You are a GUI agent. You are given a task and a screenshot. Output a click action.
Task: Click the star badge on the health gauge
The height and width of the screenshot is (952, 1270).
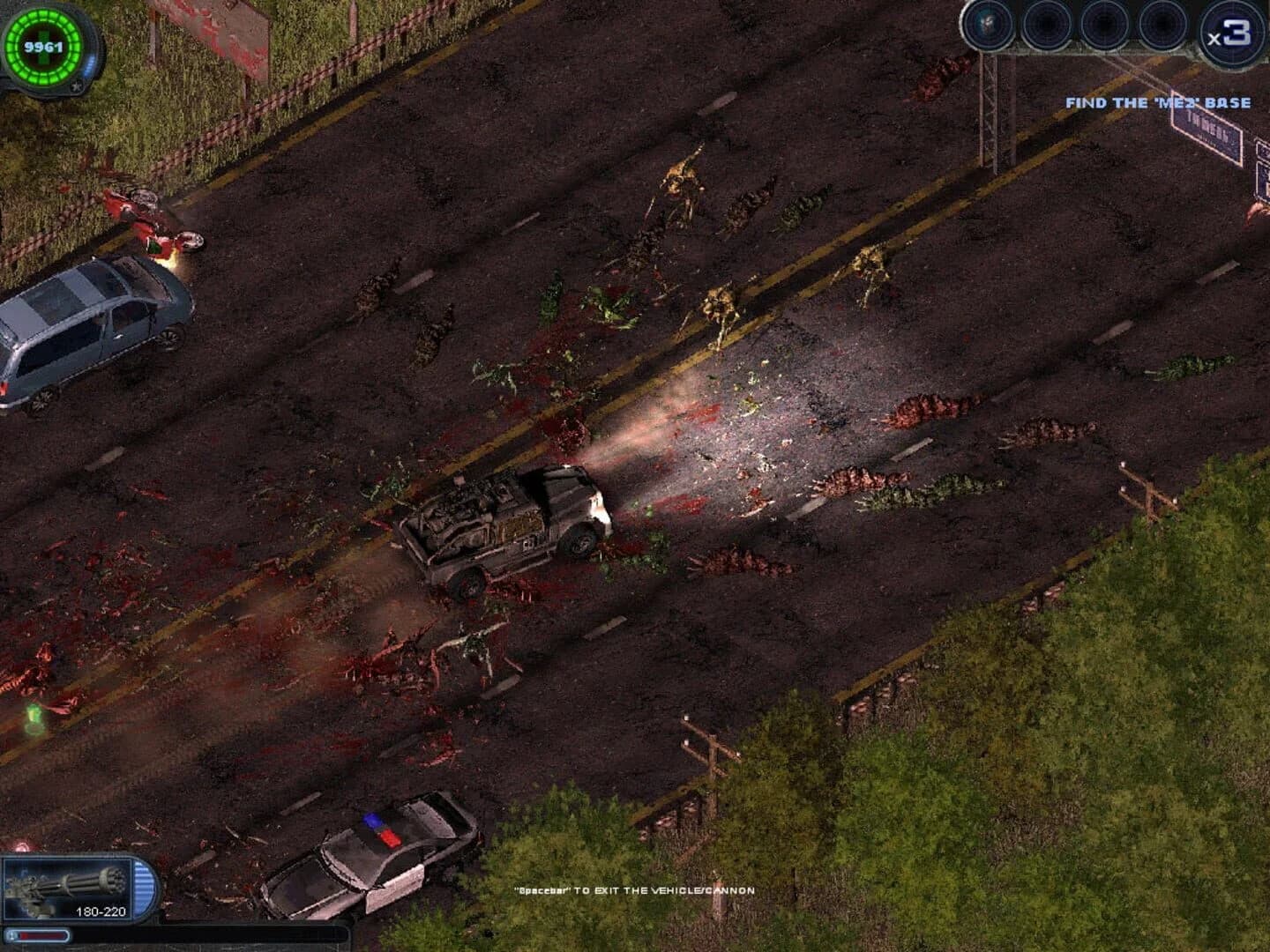(x=77, y=86)
